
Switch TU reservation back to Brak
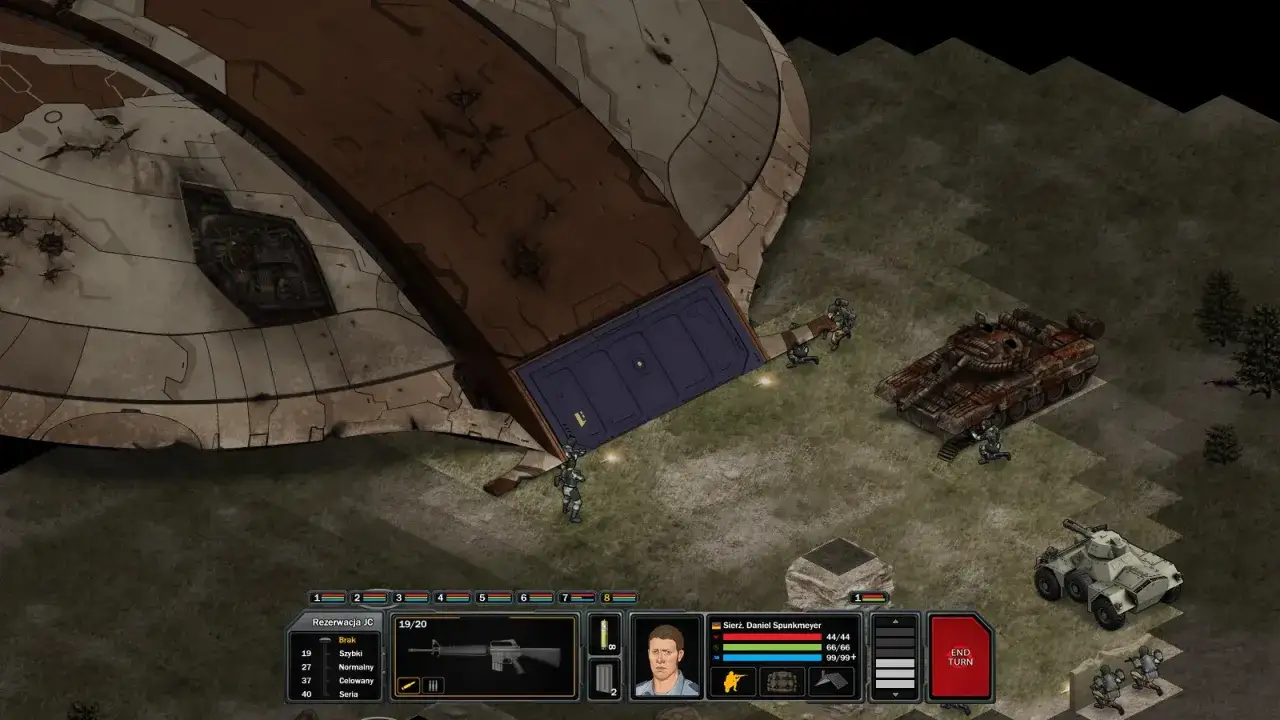347,640
